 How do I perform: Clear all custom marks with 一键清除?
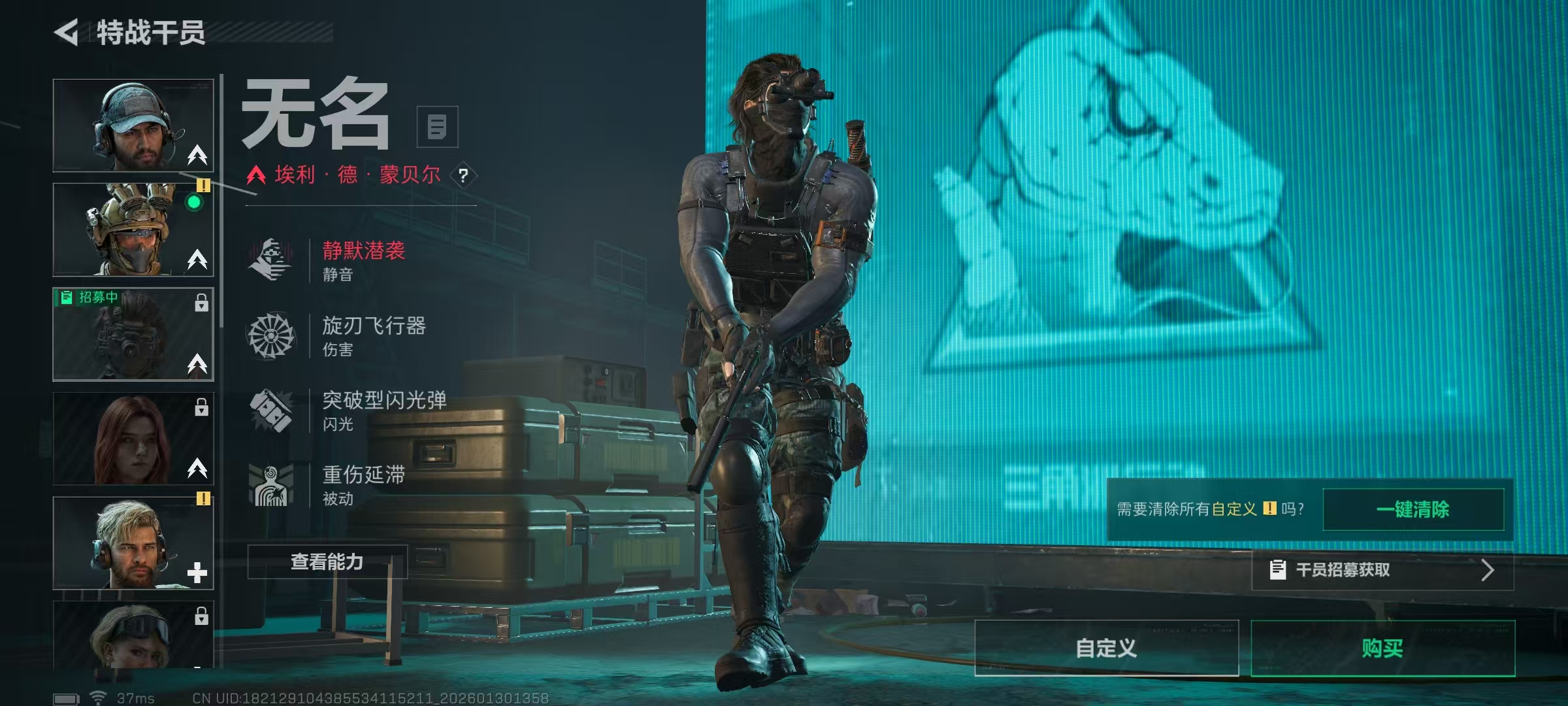pos(1413,509)
